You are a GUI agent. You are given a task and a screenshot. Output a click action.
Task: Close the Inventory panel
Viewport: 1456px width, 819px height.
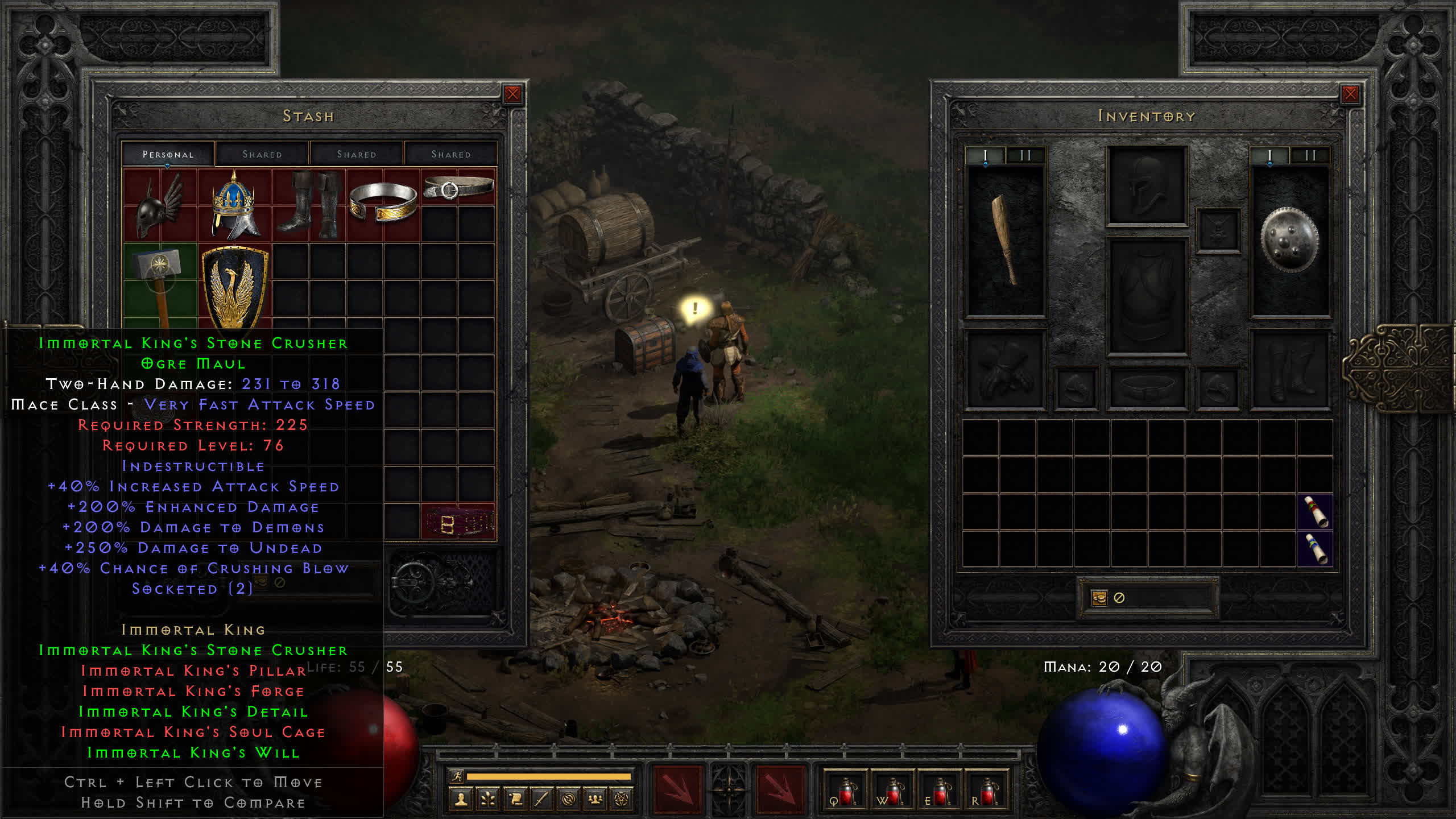click(x=1350, y=94)
